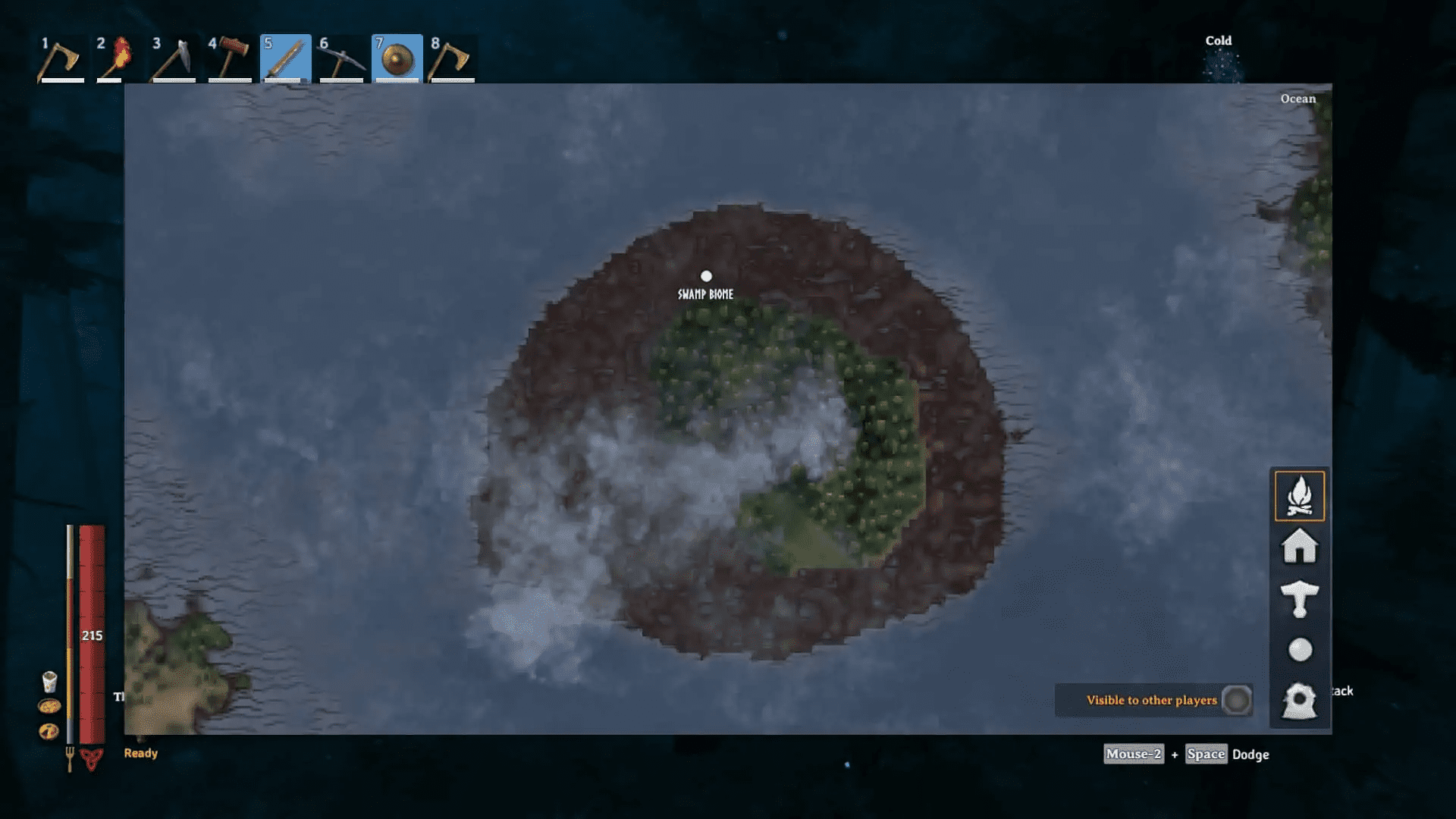1456x819 pixels.
Task: Select the campfire map marker icon
Action: click(x=1299, y=496)
